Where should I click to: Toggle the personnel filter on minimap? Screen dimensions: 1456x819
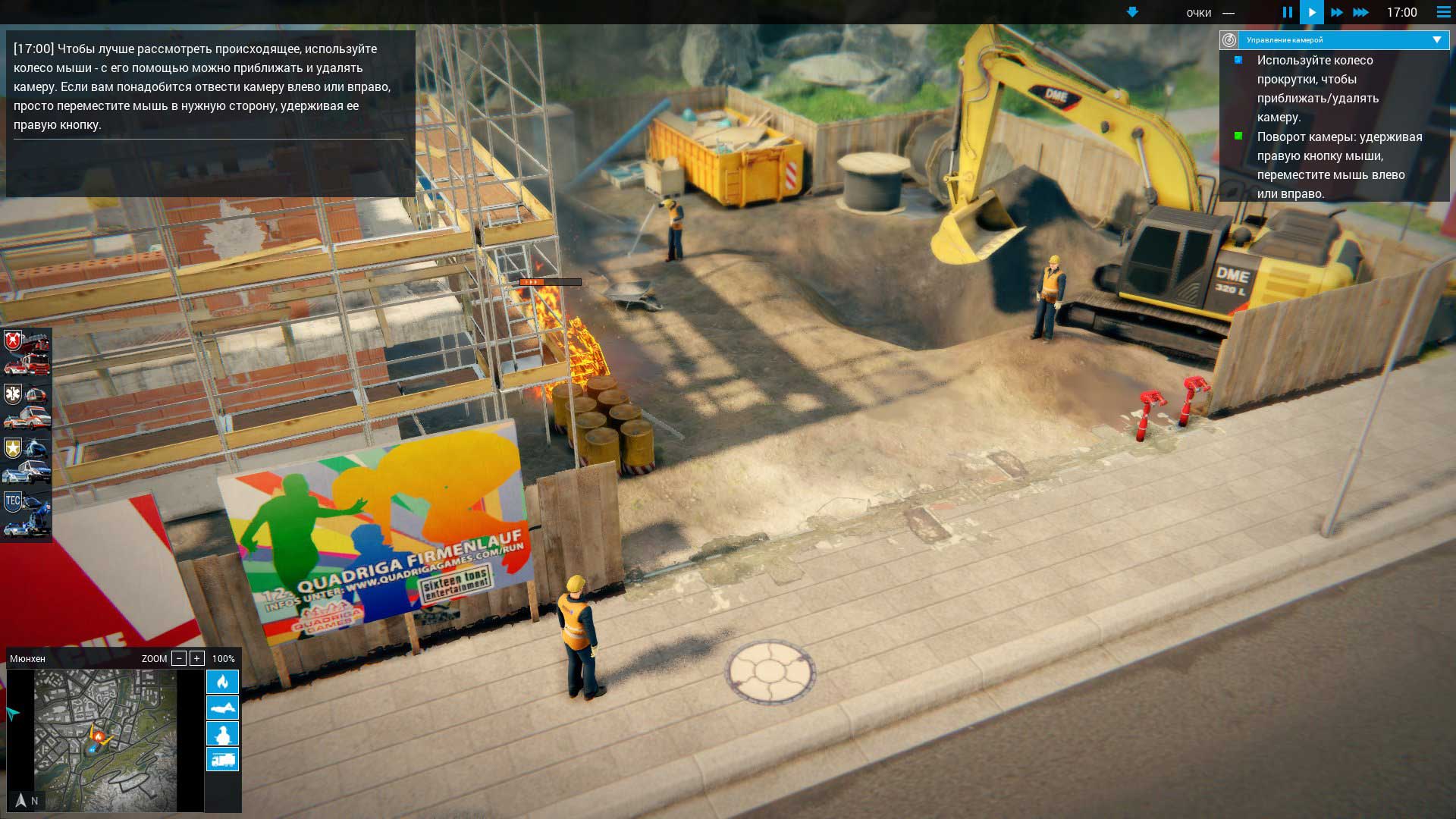pyautogui.click(x=222, y=733)
